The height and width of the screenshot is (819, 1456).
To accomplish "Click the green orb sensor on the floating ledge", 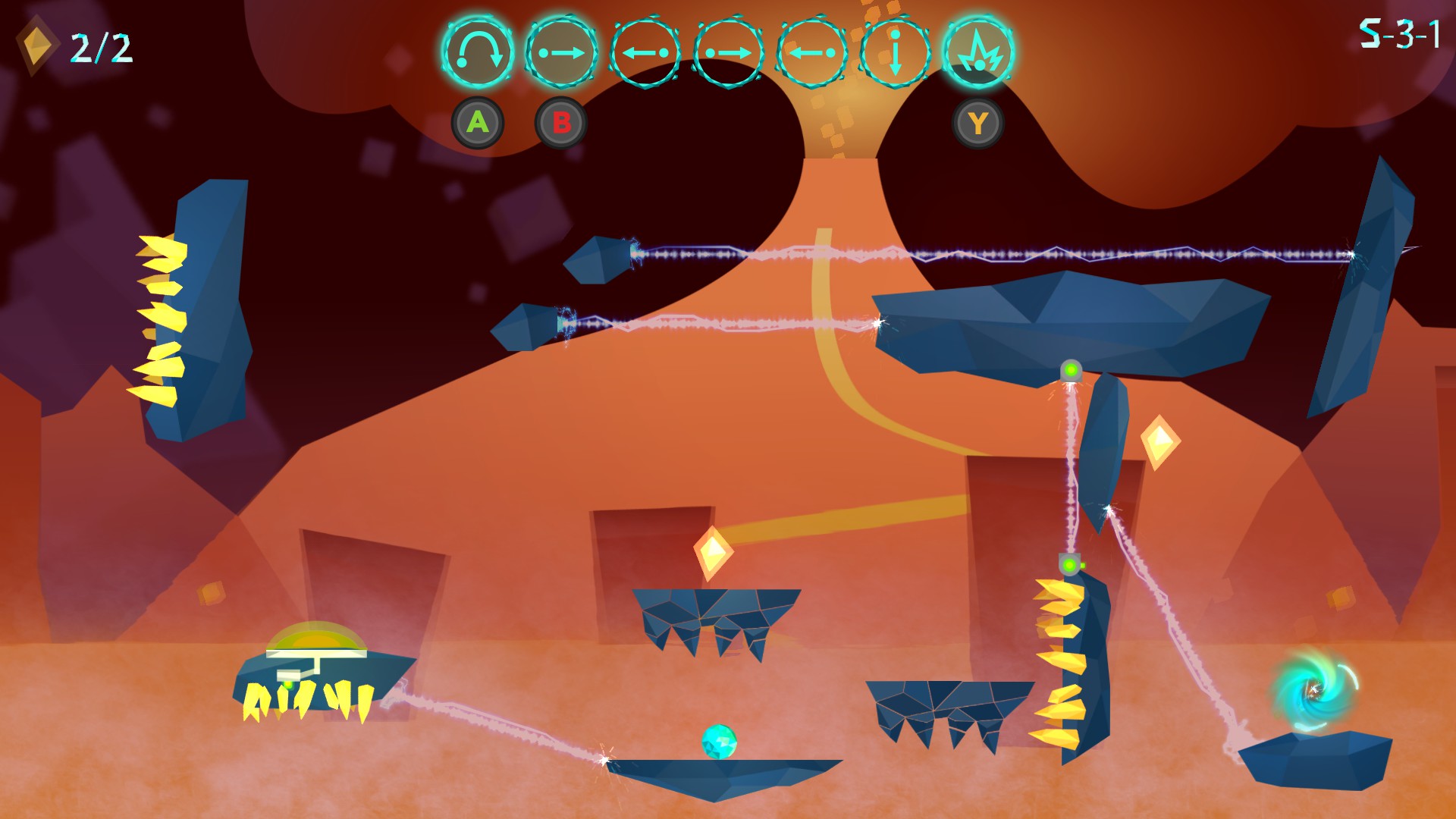I will (1070, 371).
